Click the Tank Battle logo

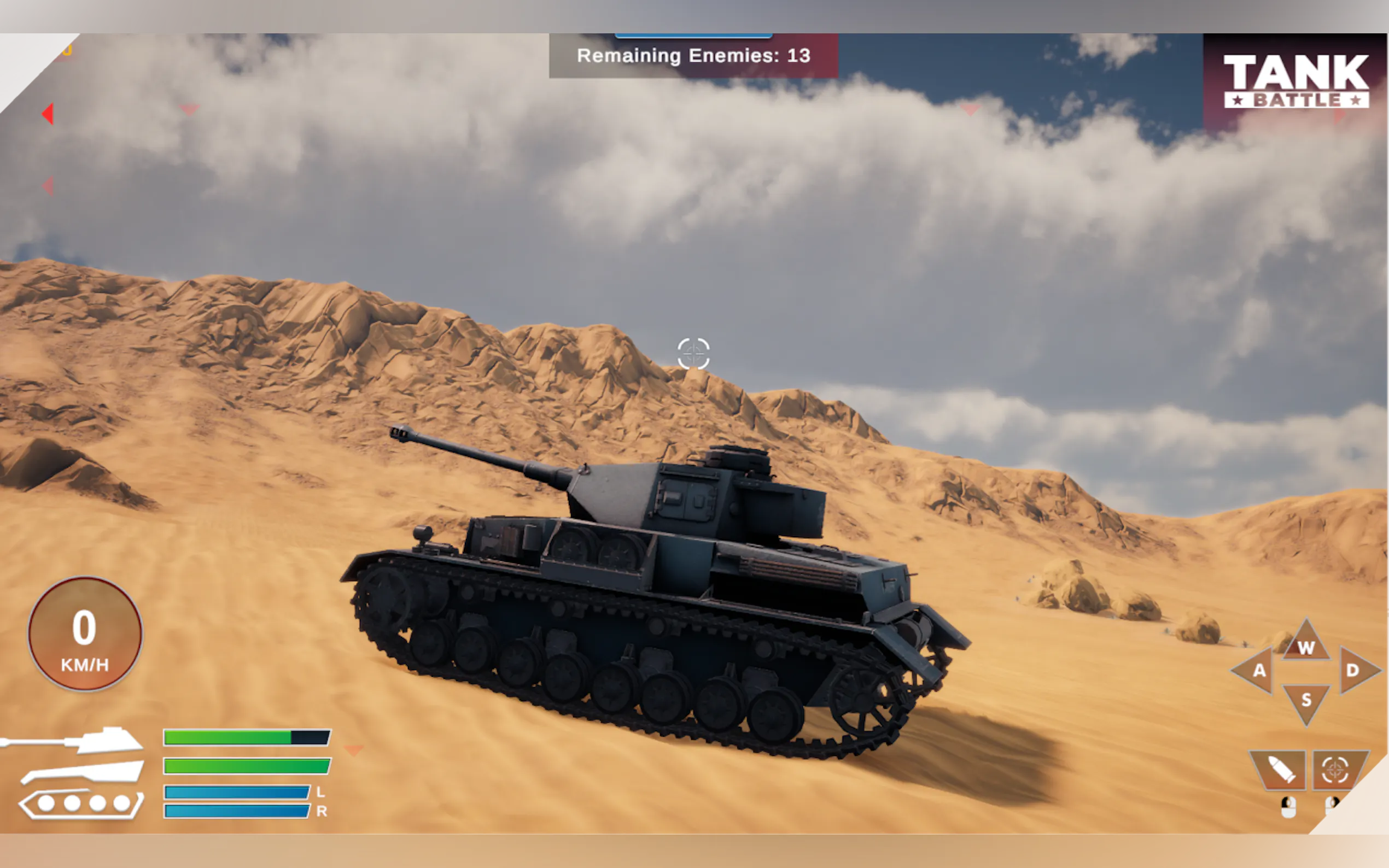1296,81
